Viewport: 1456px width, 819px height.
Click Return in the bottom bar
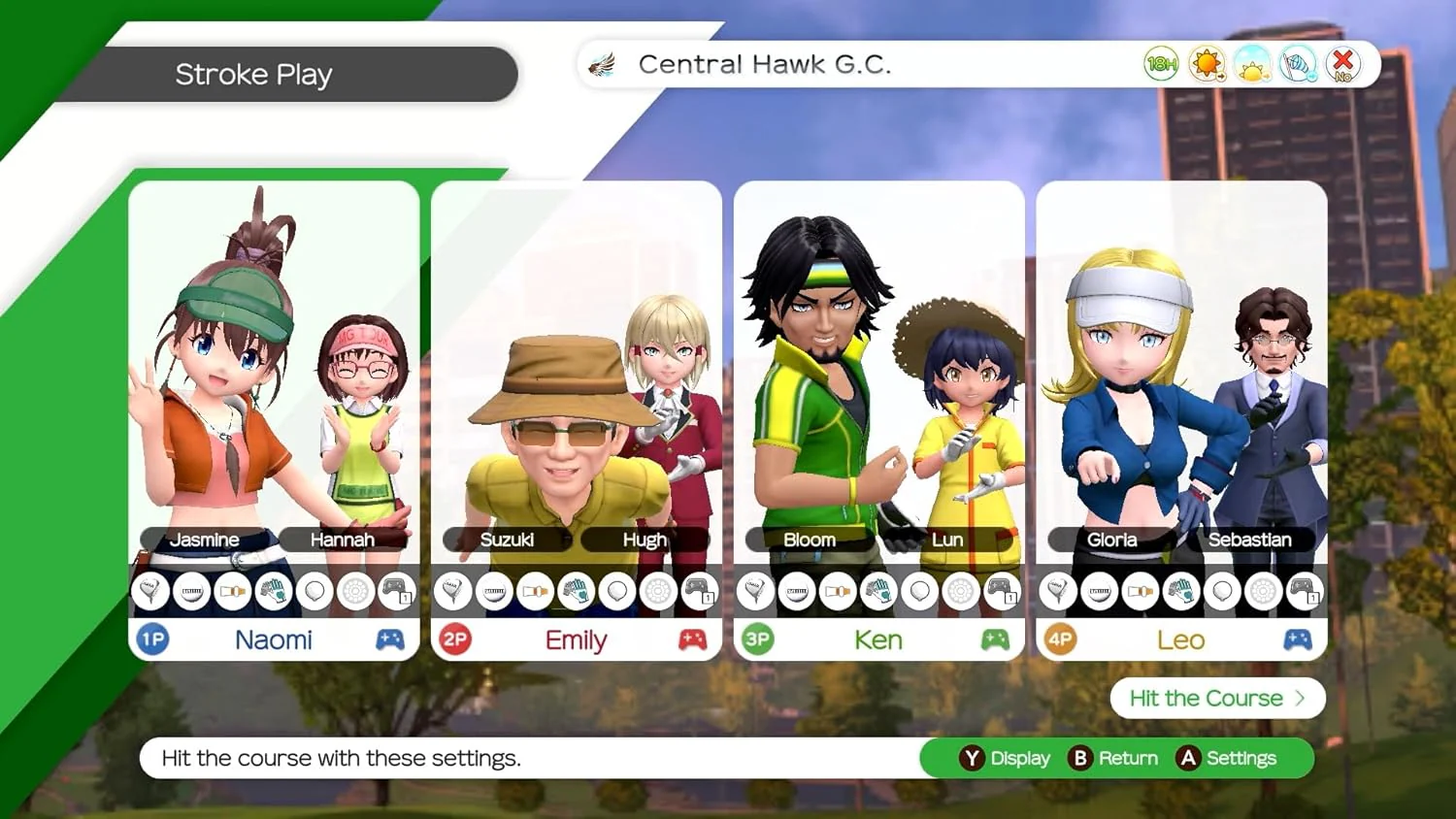tap(1114, 758)
